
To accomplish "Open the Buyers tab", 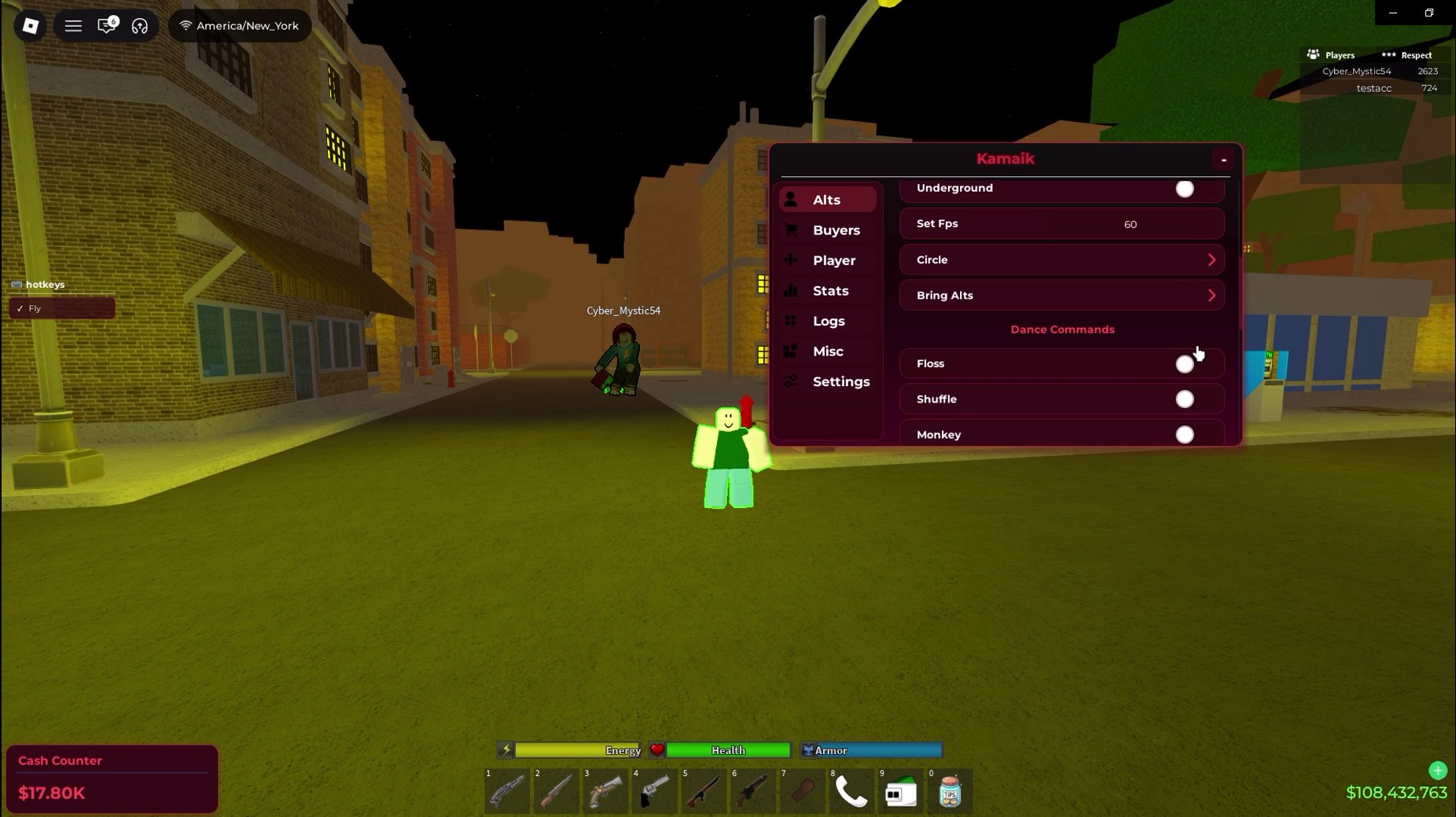I will coord(836,230).
